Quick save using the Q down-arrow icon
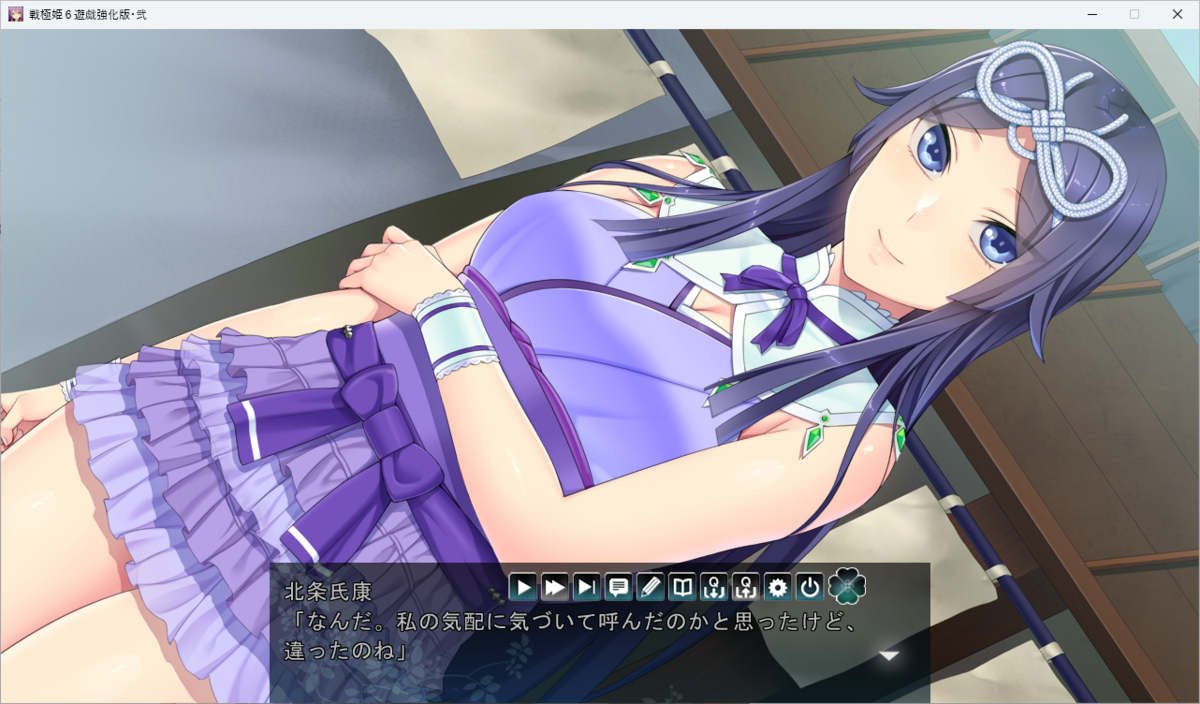 (714, 587)
